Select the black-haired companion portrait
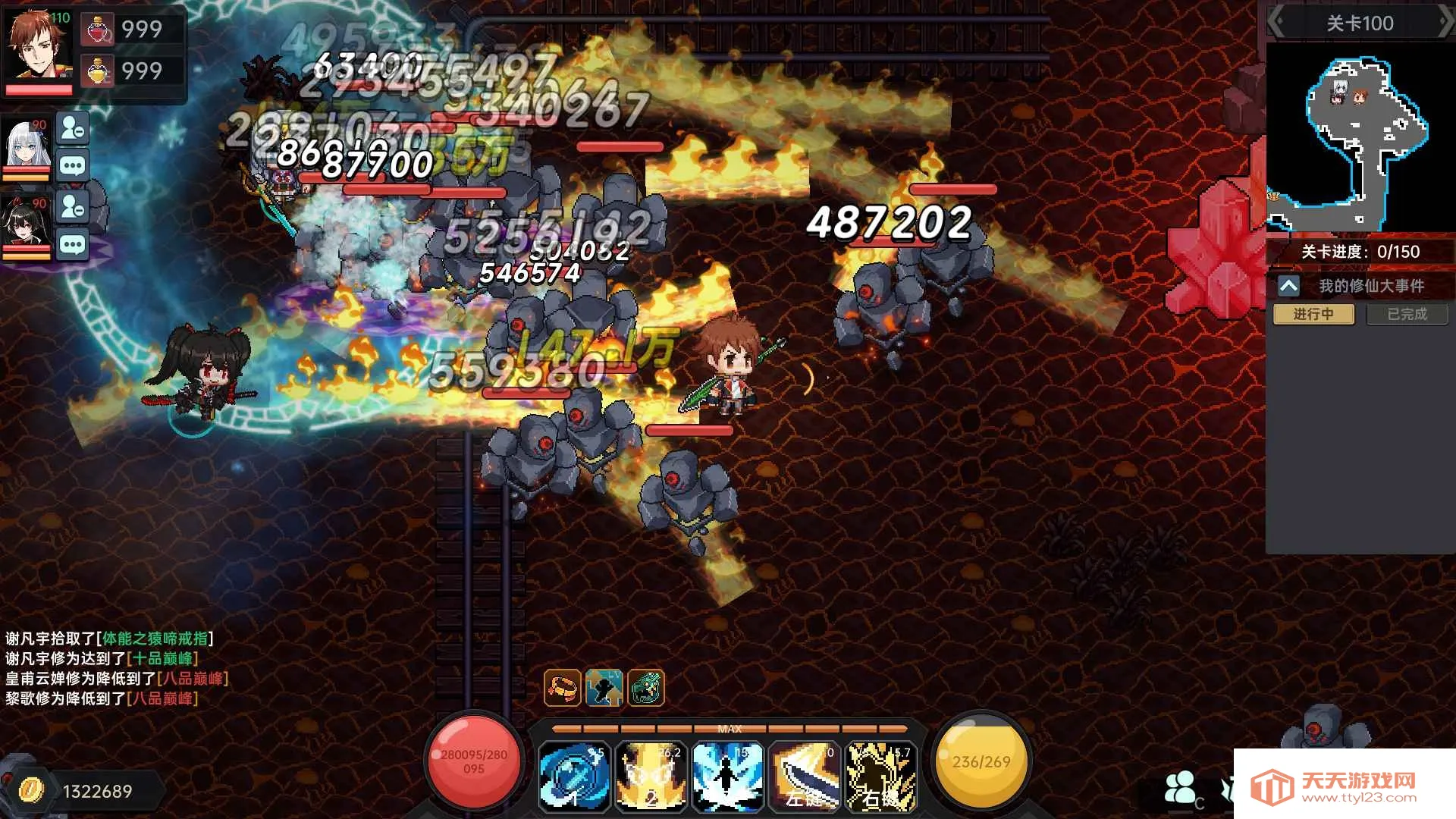Screen dimensions: 1456x819 [27, 224]
